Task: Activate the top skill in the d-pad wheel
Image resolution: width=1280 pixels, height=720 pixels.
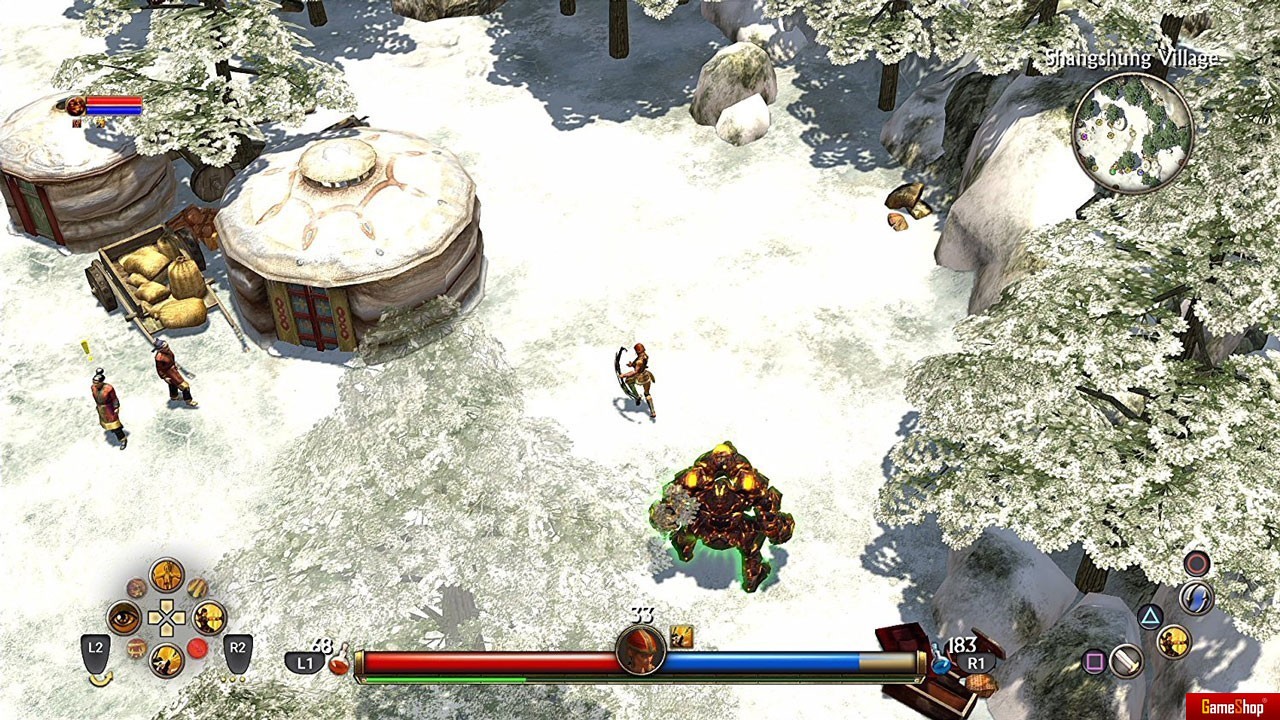Action: click(167, 575)
